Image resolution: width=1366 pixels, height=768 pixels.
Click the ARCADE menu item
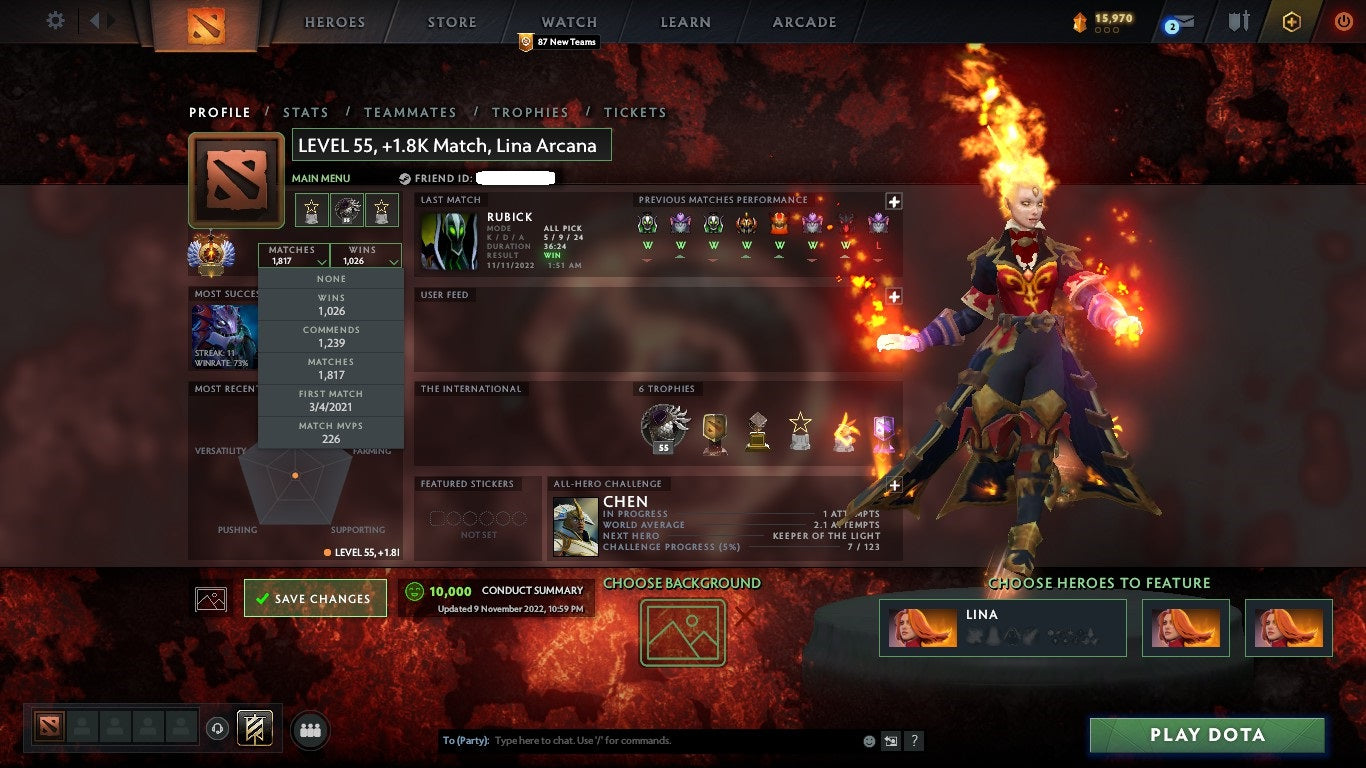(x=805, y=21)
